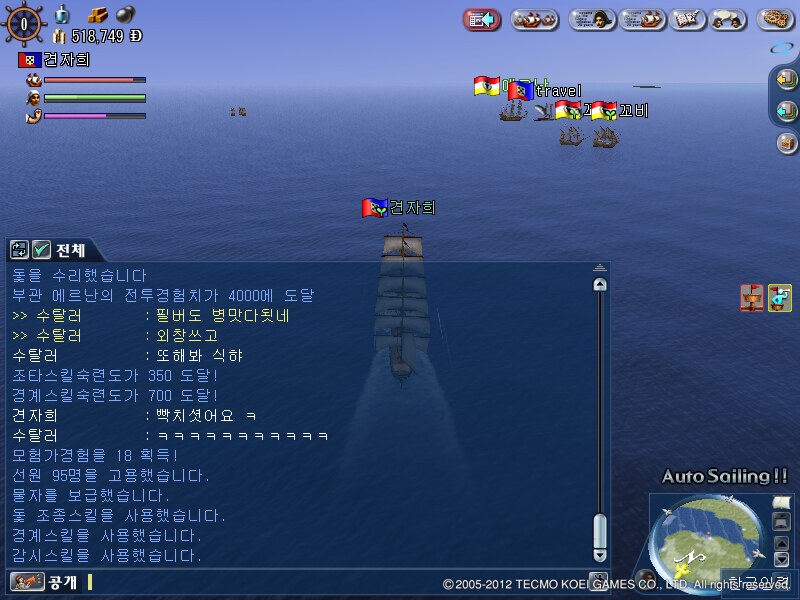
Task: Open the treasure chest side button
Action: 787,143
